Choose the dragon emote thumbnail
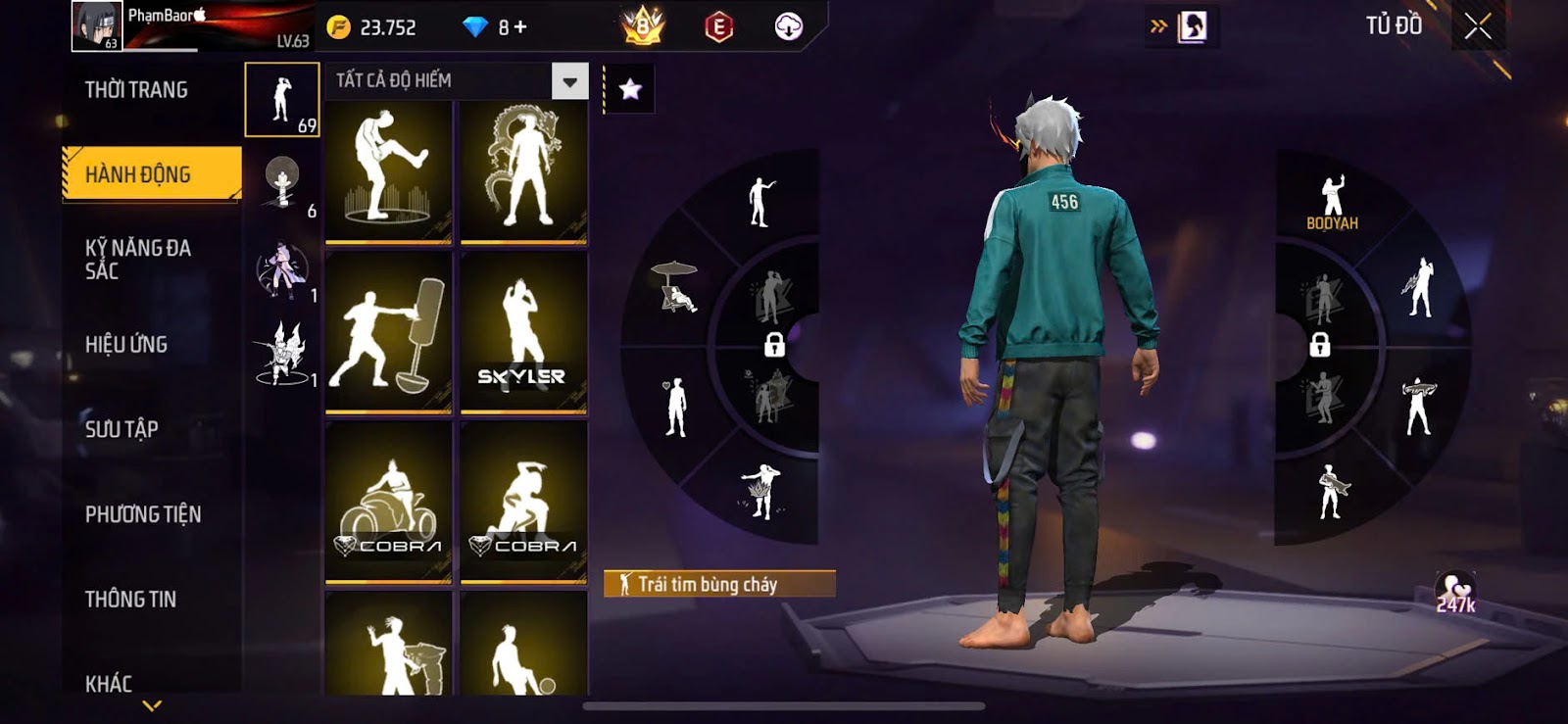 pos(524,170)
